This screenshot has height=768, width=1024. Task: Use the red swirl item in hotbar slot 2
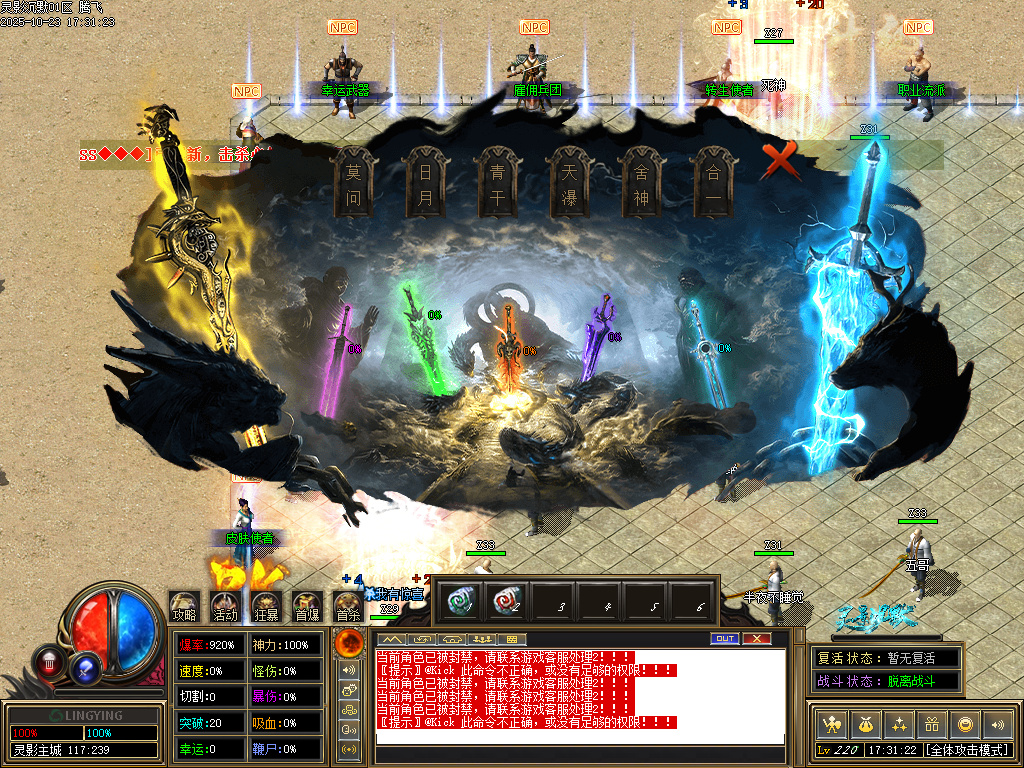pyautogui.click(x=508, y=602)
